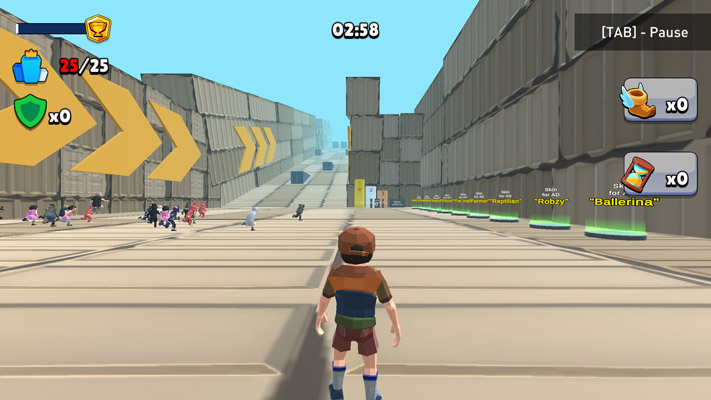The width and height of the screenshot is (711, 400).
Task: Select the gold trophy icon
Action: [x=98, y=28]
